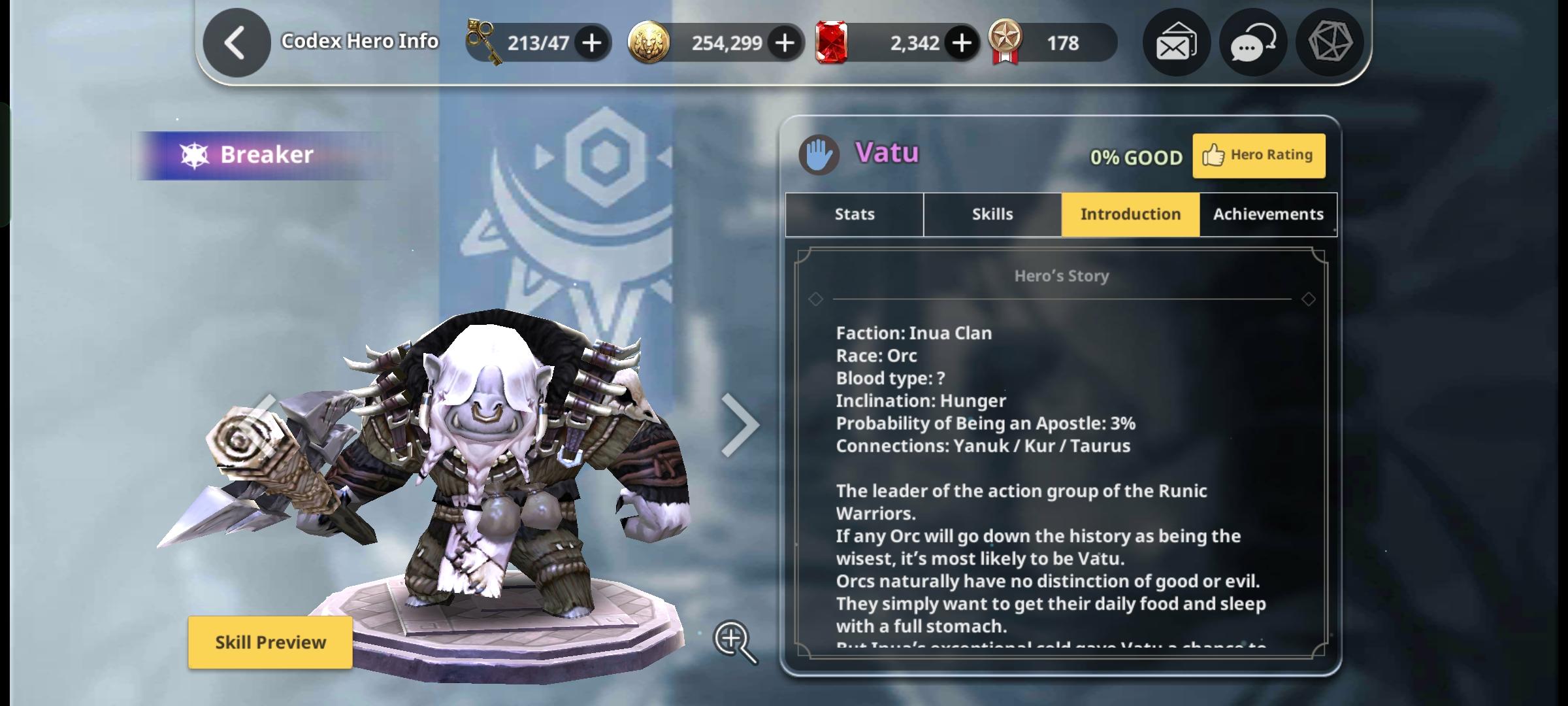Add rubies via the plus next to 2,342
Screen dimensions: 1568x706
tap(960, 41)
